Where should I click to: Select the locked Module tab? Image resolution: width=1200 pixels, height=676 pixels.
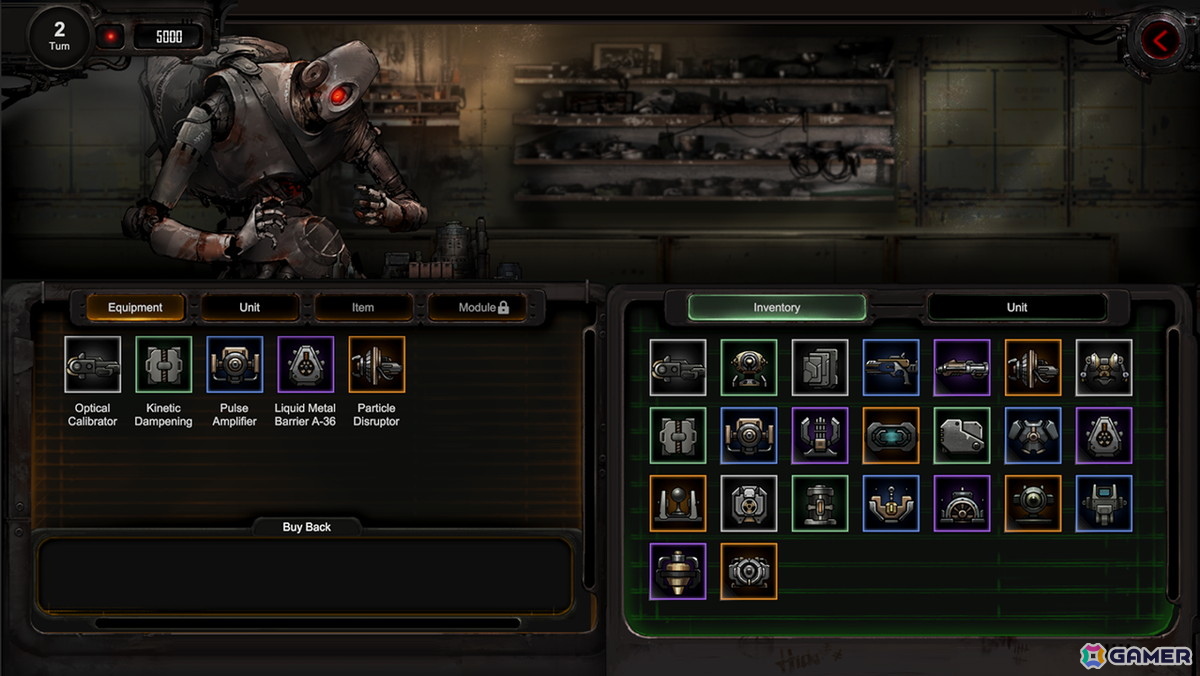(484, 307)
